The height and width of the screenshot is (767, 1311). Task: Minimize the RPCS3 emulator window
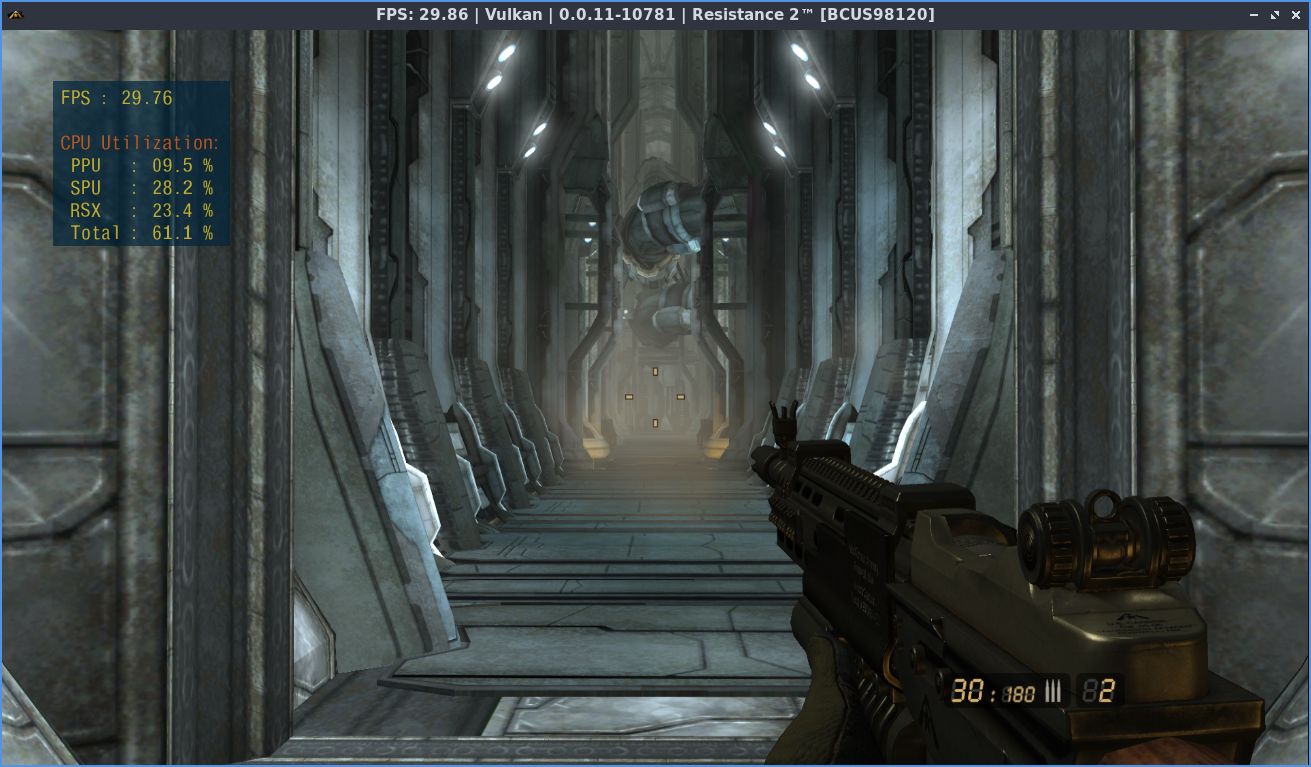tap(1253, 14)
